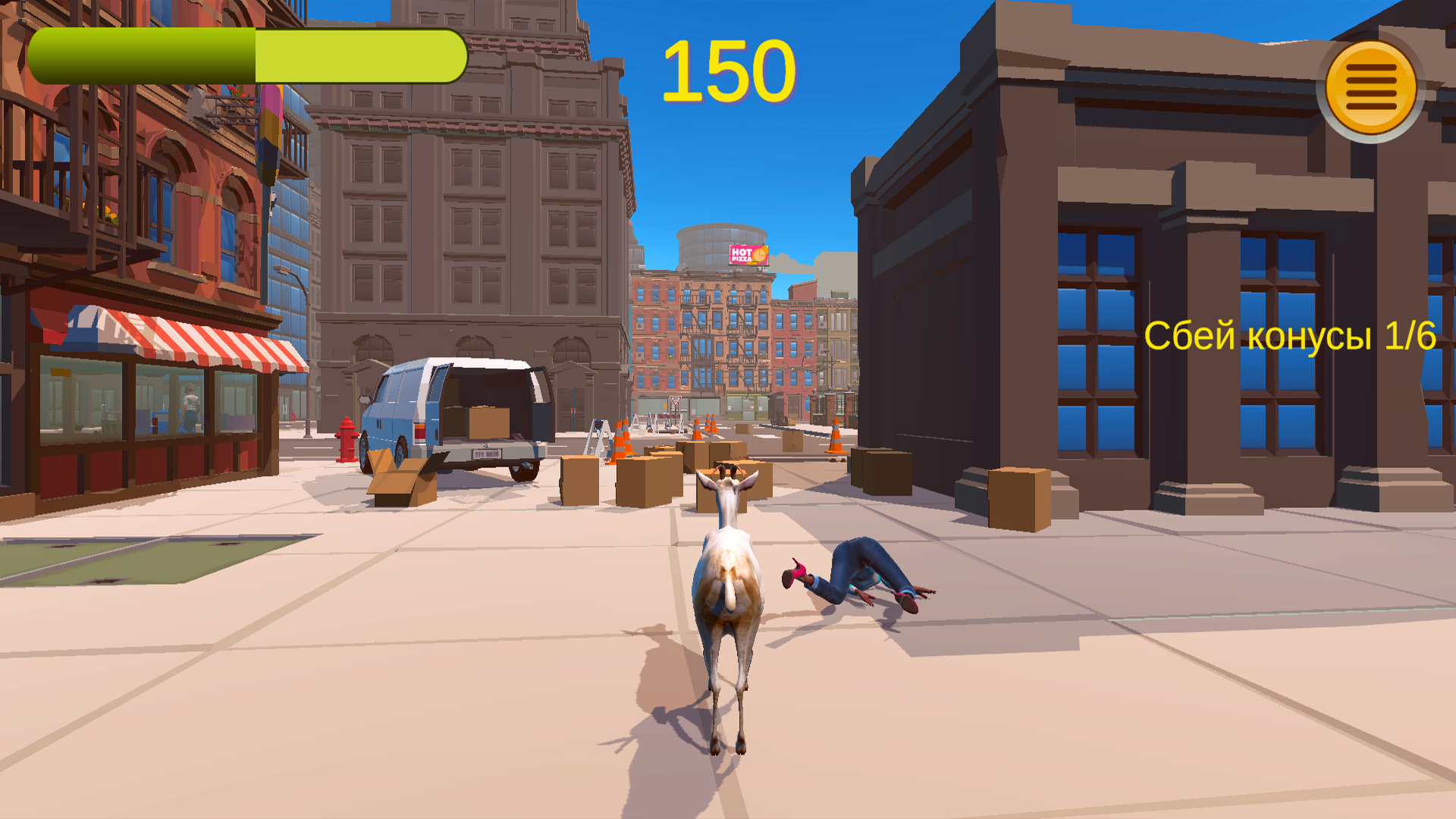This screenshot has width=1456, height=819.
Task: Click the goat character
Action: (728, 599)
